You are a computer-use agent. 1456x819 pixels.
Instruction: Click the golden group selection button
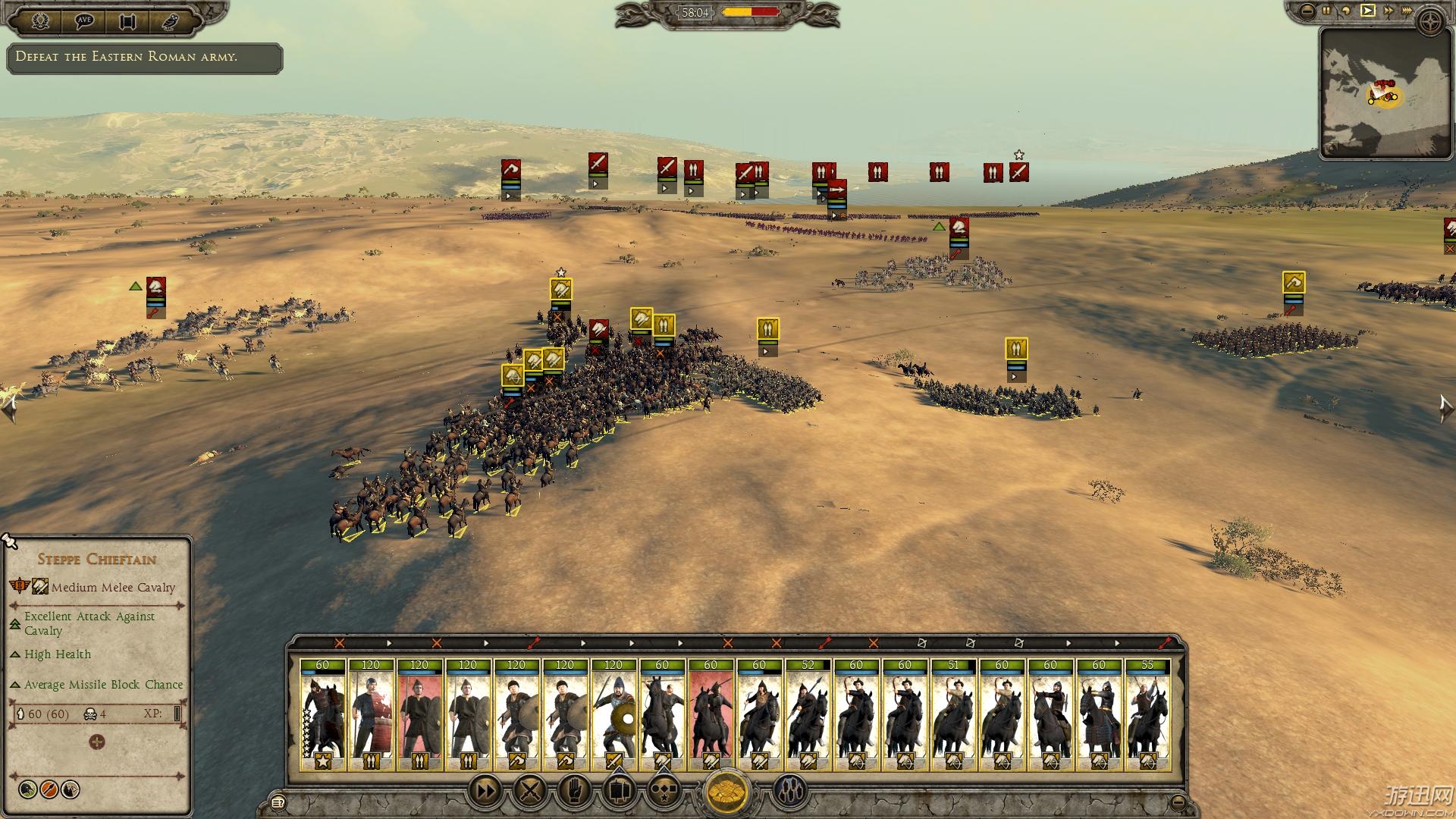point(727,792)
